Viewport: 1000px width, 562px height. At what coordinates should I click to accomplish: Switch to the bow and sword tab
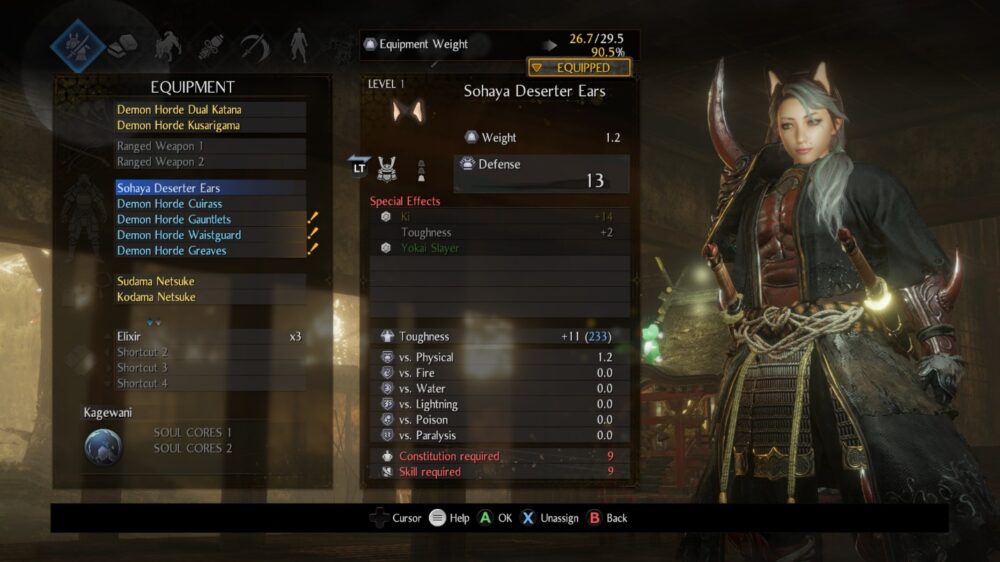(x=254, y=46)
